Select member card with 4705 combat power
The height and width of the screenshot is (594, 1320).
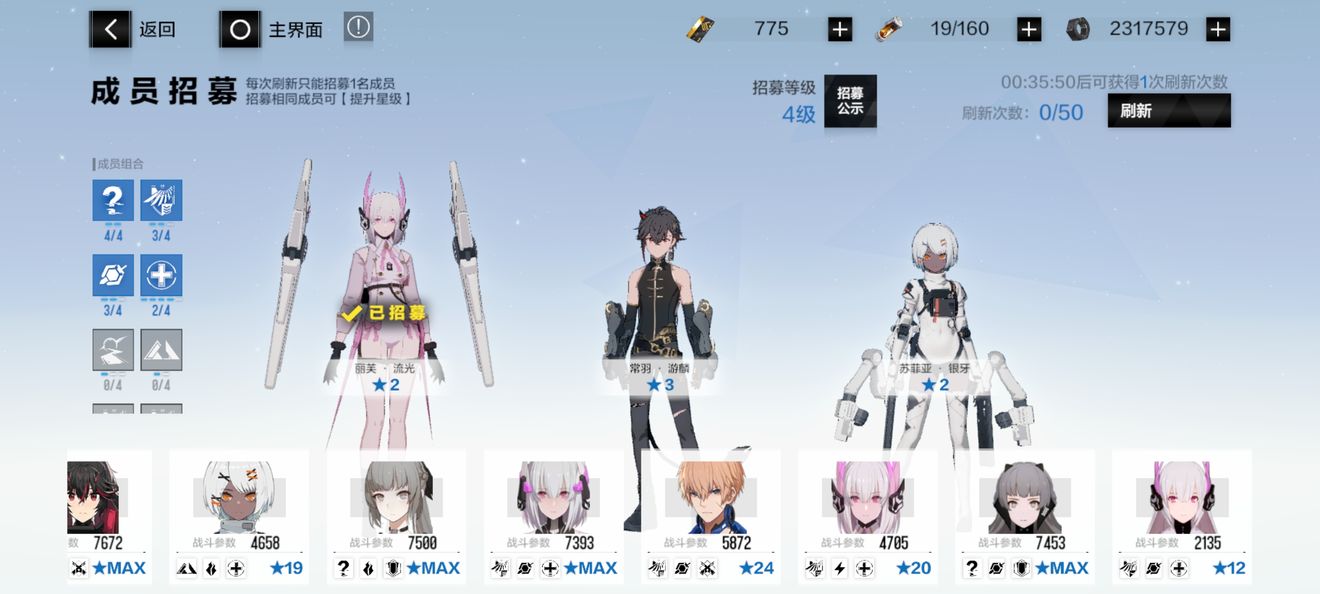(x=867, y=515)
